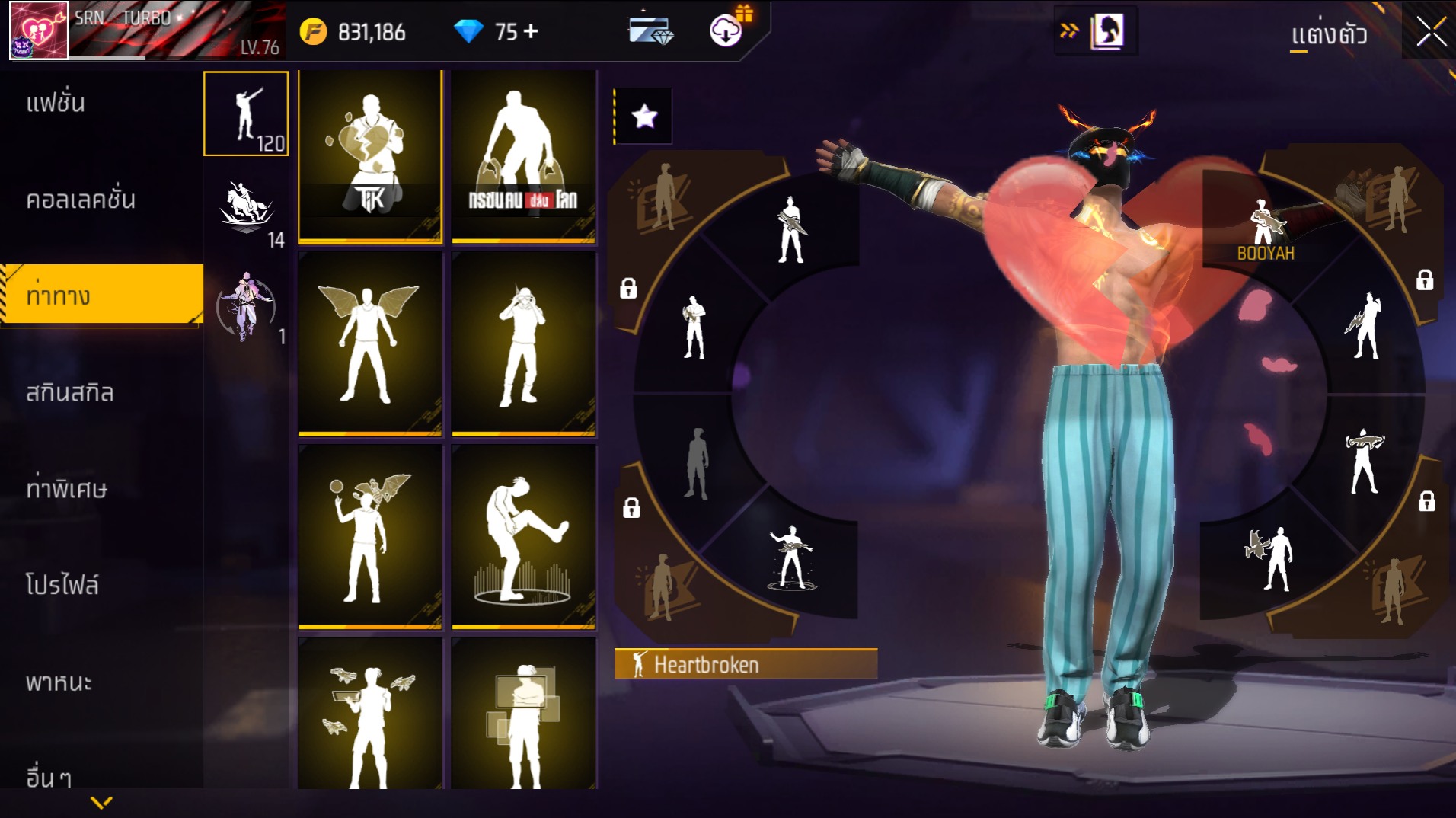Select the high-kick dance emote tile
This screenshot has width=1456, height=818.
point(523,537)
